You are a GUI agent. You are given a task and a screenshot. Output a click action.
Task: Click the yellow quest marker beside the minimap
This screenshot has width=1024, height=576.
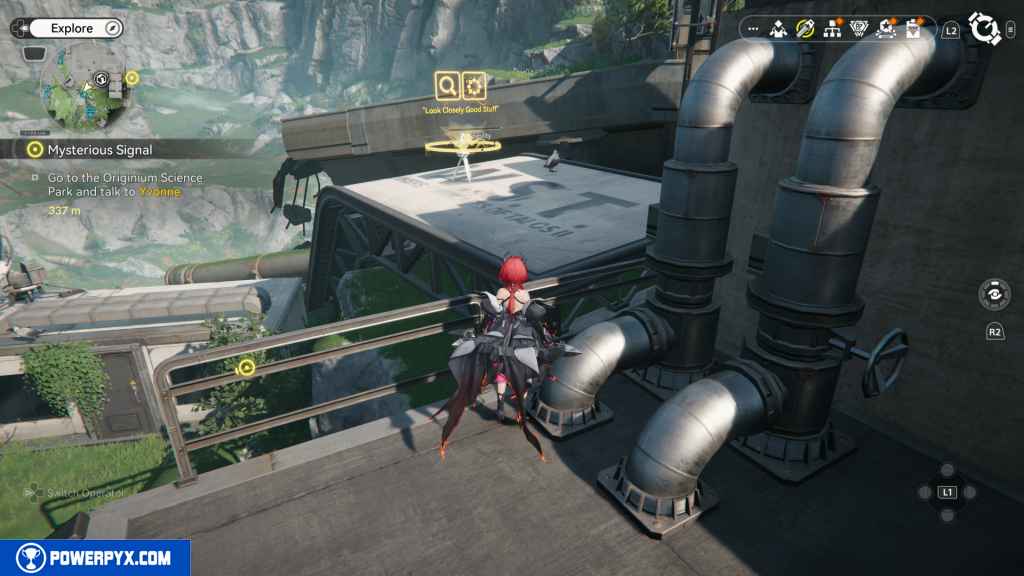tap(132, 77)
